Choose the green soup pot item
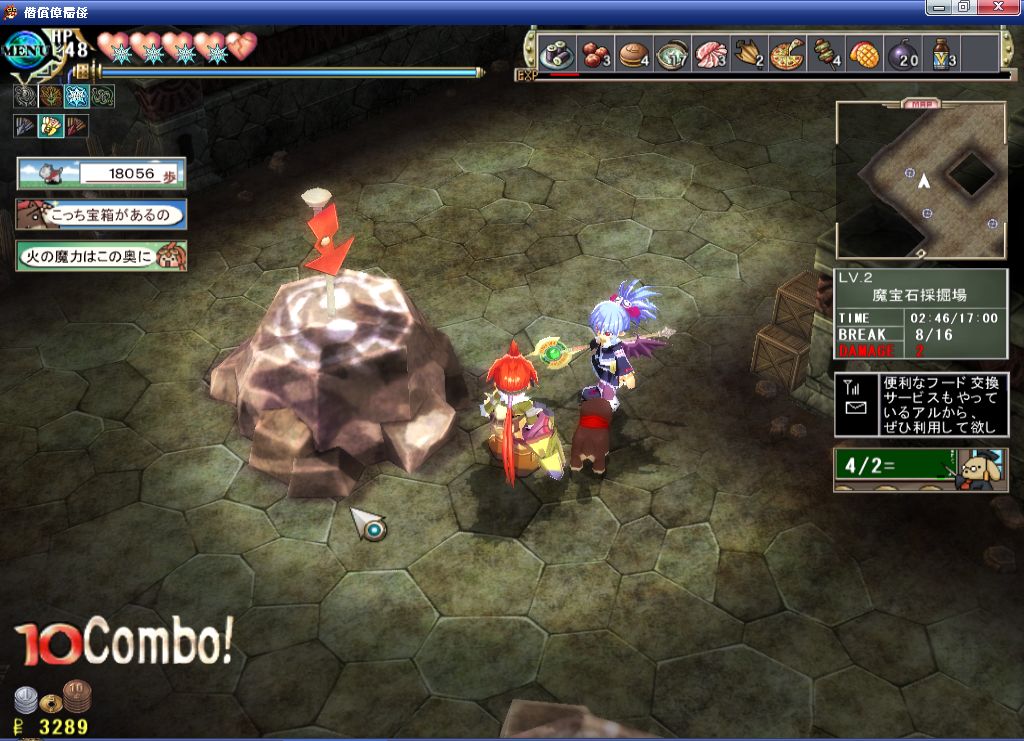 [x=673, y=54]
